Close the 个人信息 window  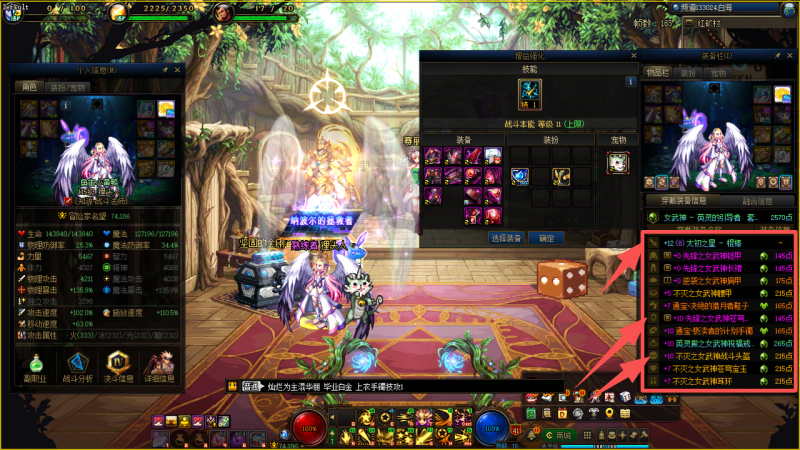(x=177, y=70)
